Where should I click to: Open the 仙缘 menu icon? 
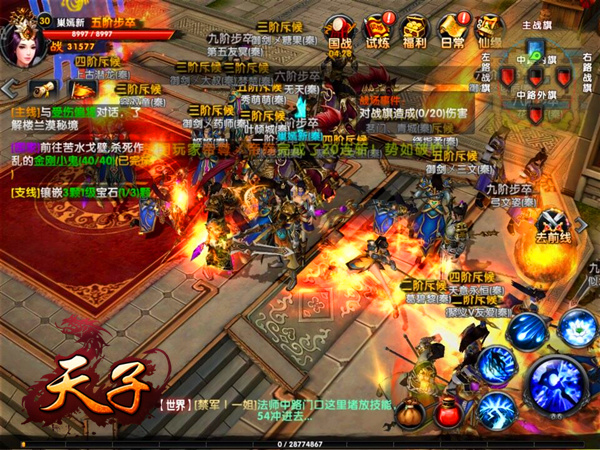click(x=488, y=29)
